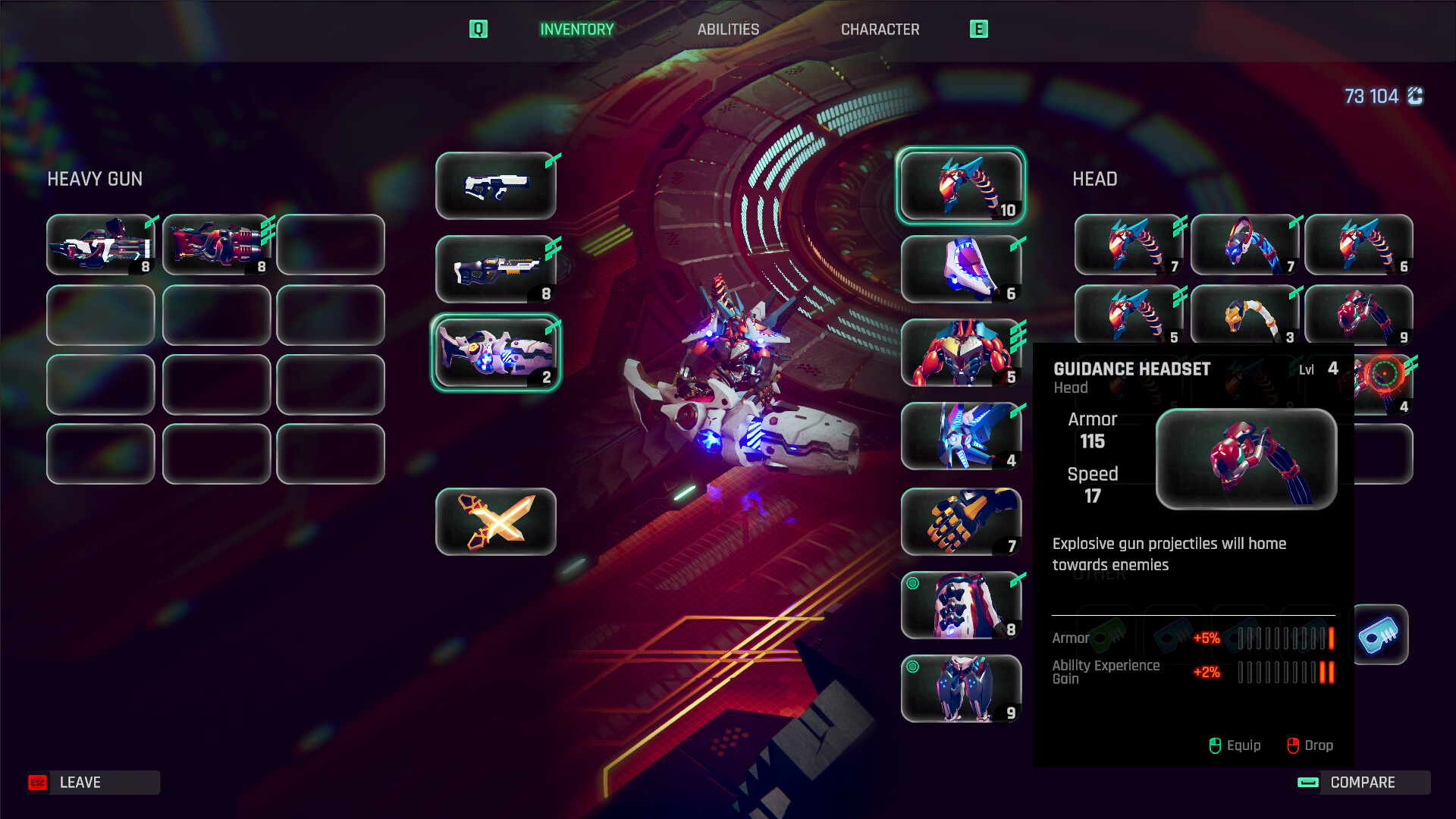Click the Guidance Headset preview image in tooltip

pos(1247,459)
